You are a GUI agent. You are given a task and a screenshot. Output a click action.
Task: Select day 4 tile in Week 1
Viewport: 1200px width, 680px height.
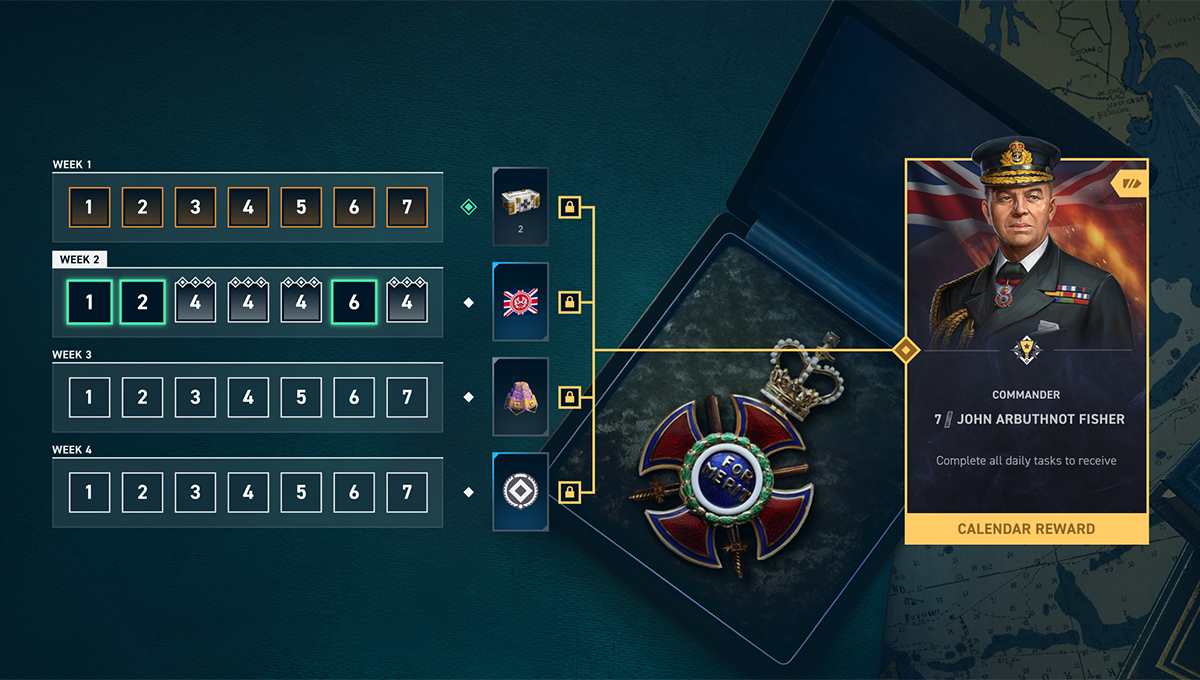click(248, 208)
